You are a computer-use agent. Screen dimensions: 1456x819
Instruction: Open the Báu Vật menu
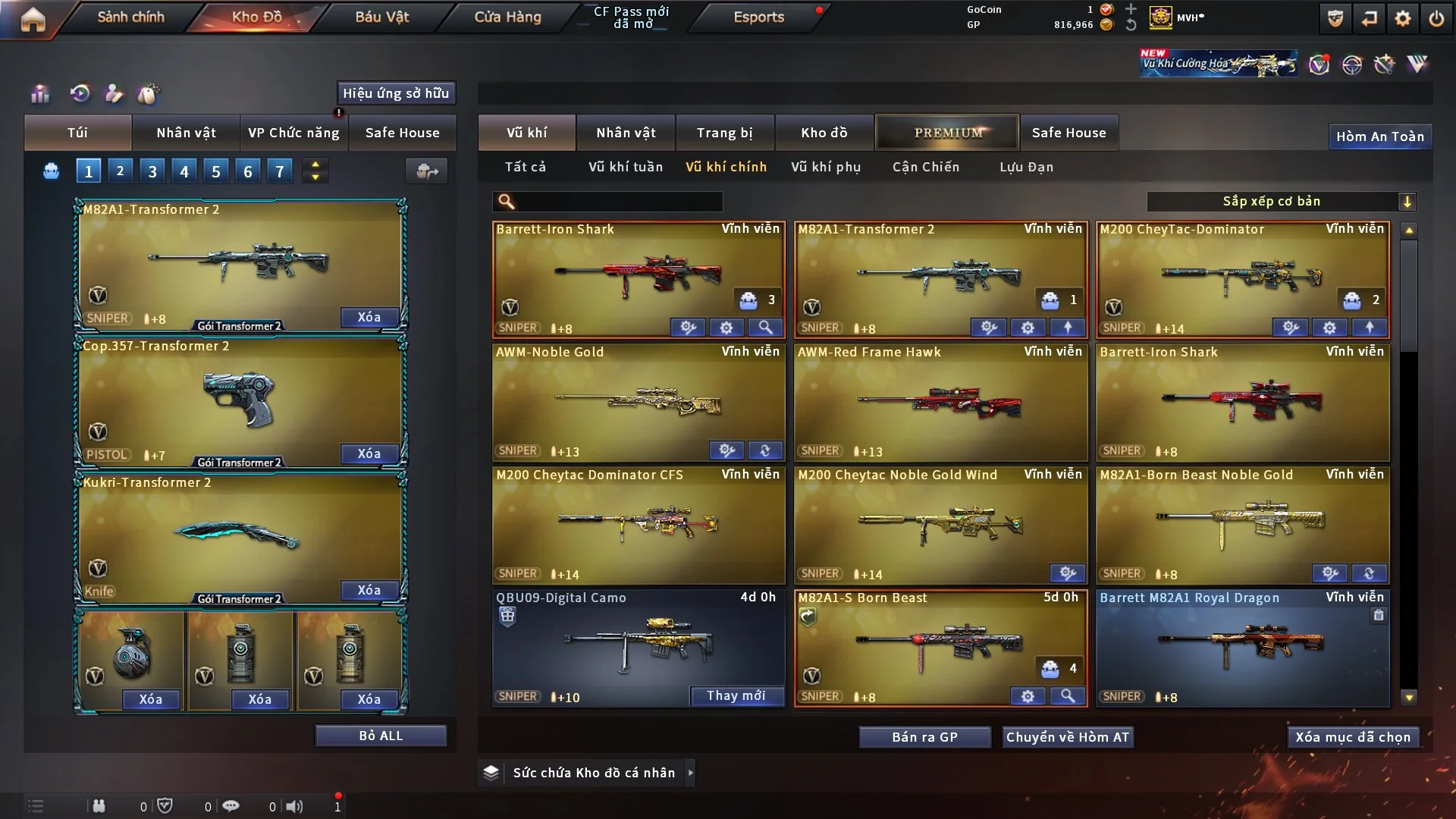click(x=381, y=17)
